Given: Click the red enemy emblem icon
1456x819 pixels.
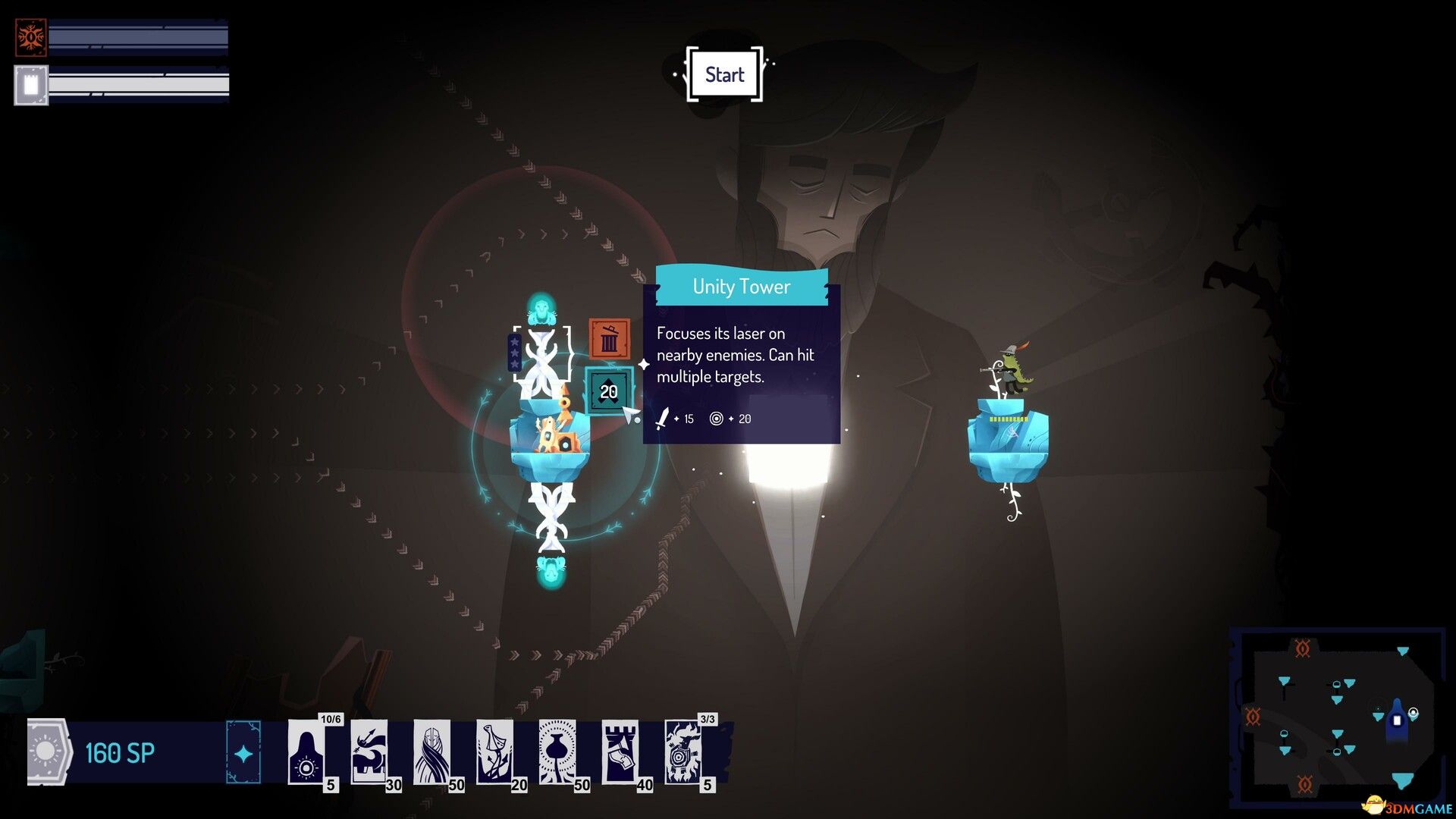Looking at the screenshot, I should [x=31, y=37].
